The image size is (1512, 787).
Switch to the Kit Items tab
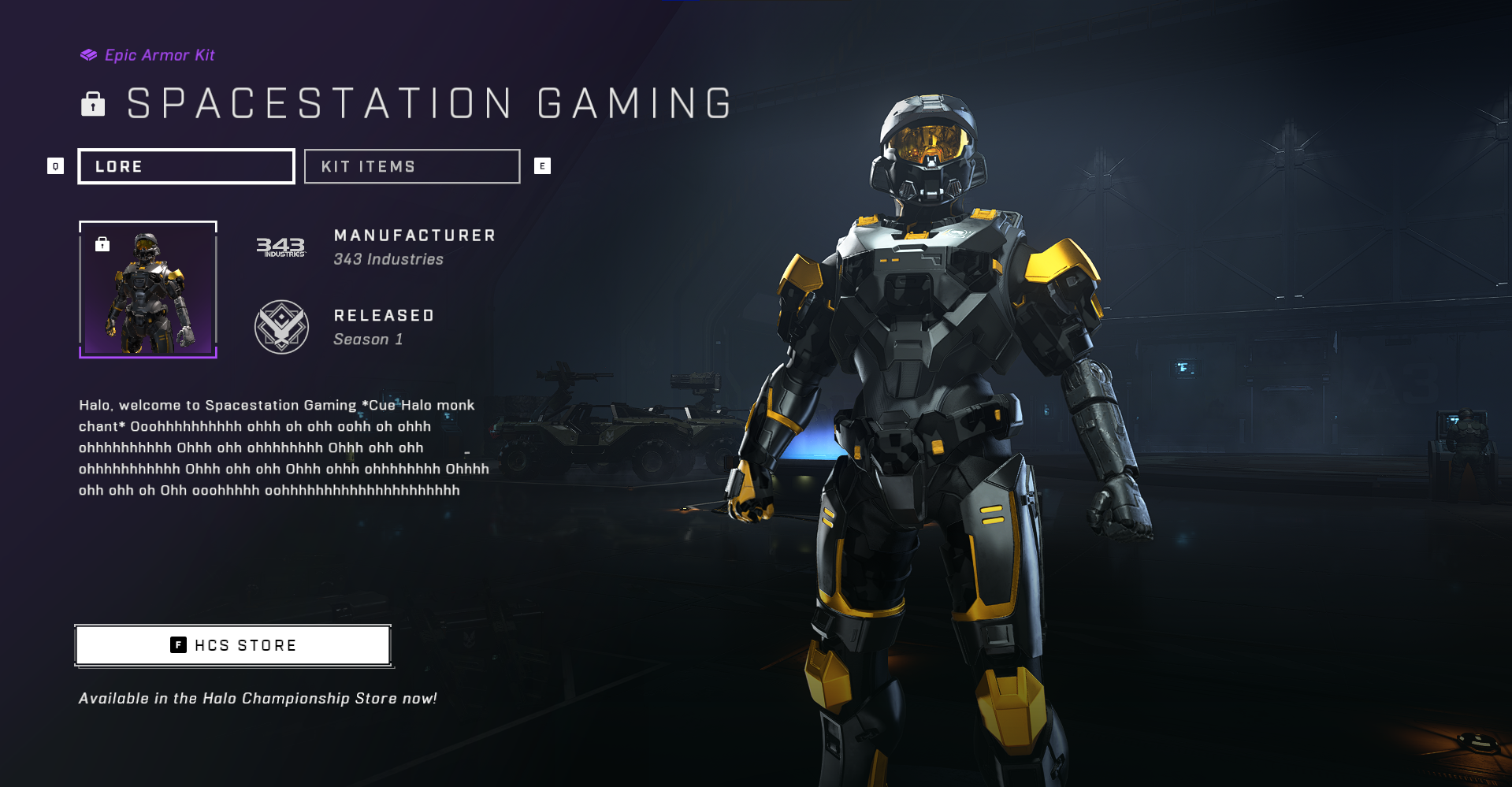pos(411,166)
